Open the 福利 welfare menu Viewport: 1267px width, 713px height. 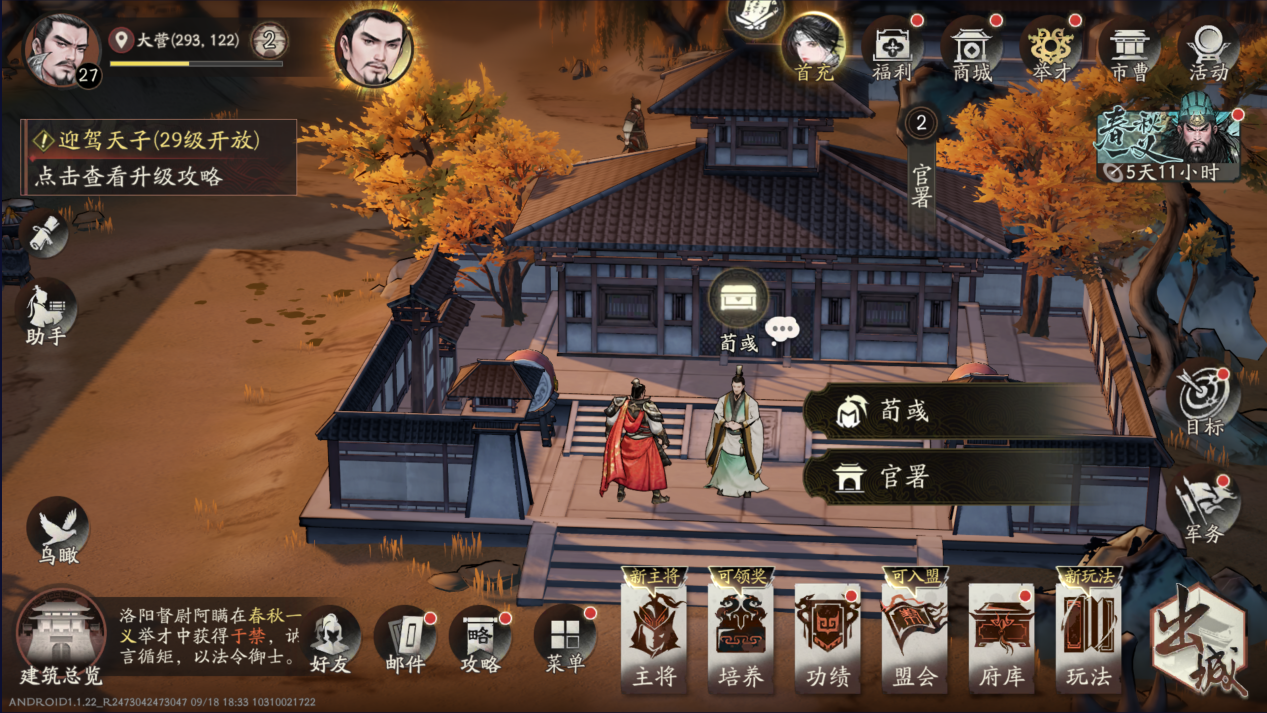(x=892, y=50)
